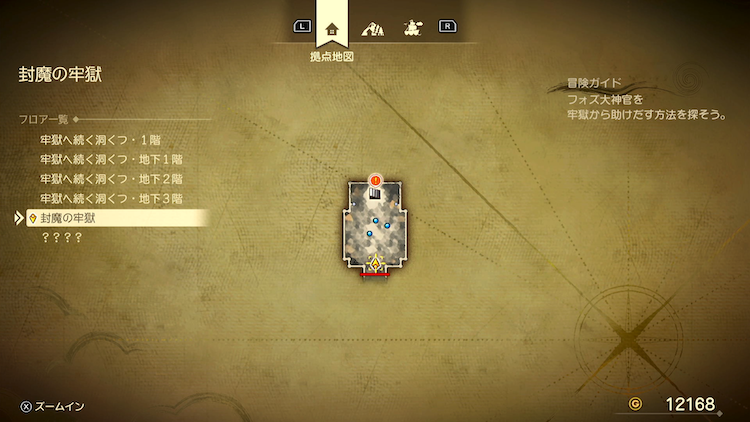750x422 pixels.
Task: Open the sailing ship world map tab
Action: click(x=411, y=28)
